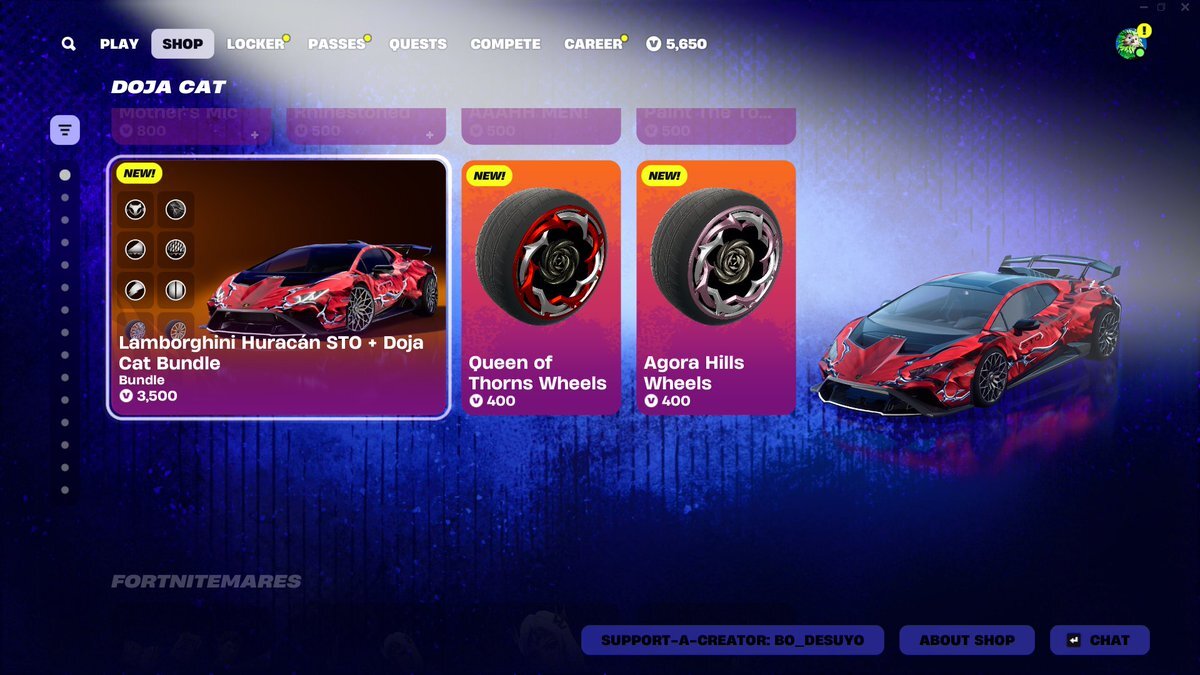Open the V-Bucks balance of 5,650
Screen dimensions: 1200x675
point(677,44)
